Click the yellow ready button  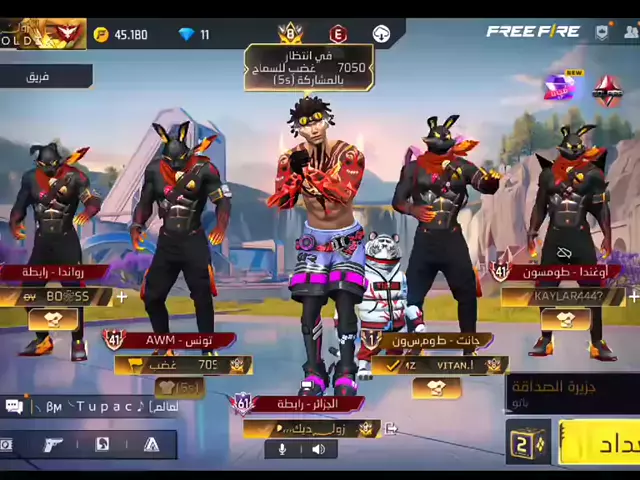(600, 443)
